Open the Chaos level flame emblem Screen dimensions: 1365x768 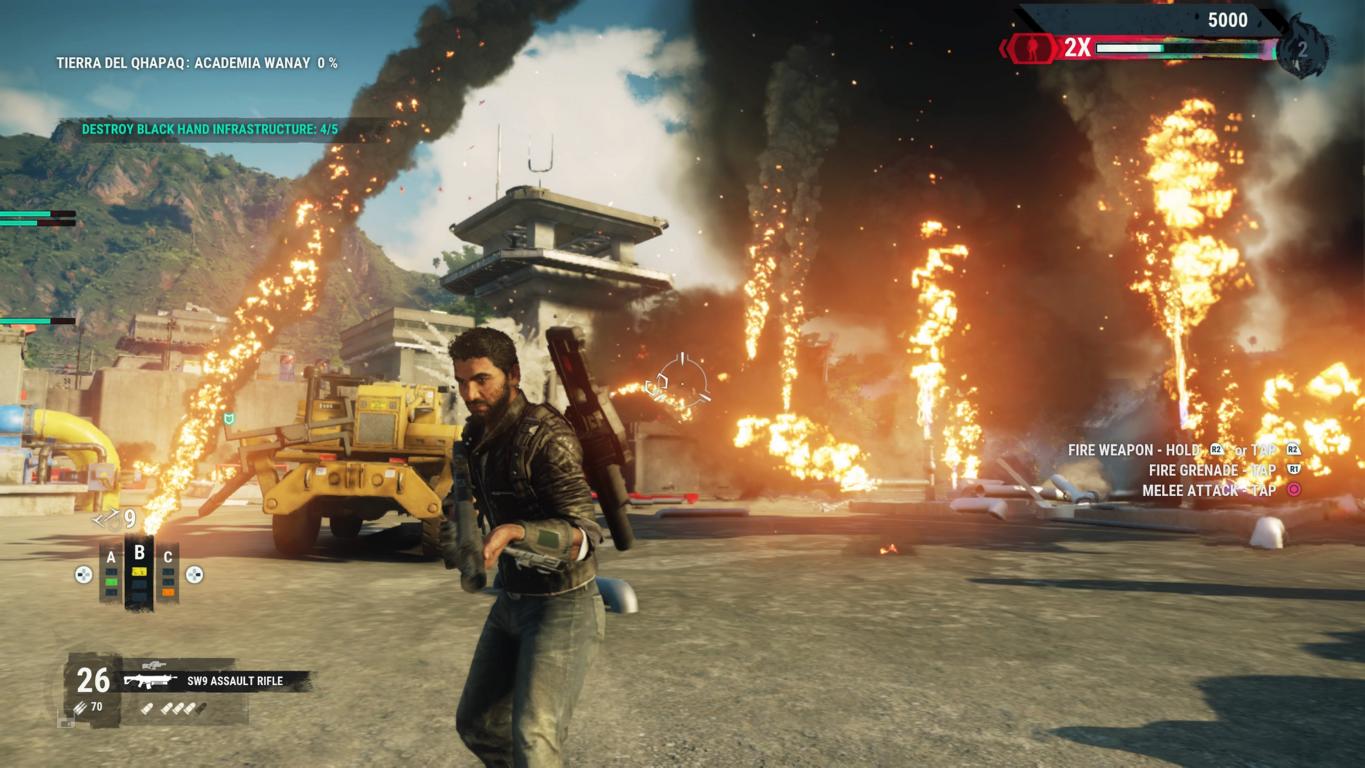[1304, 47]
